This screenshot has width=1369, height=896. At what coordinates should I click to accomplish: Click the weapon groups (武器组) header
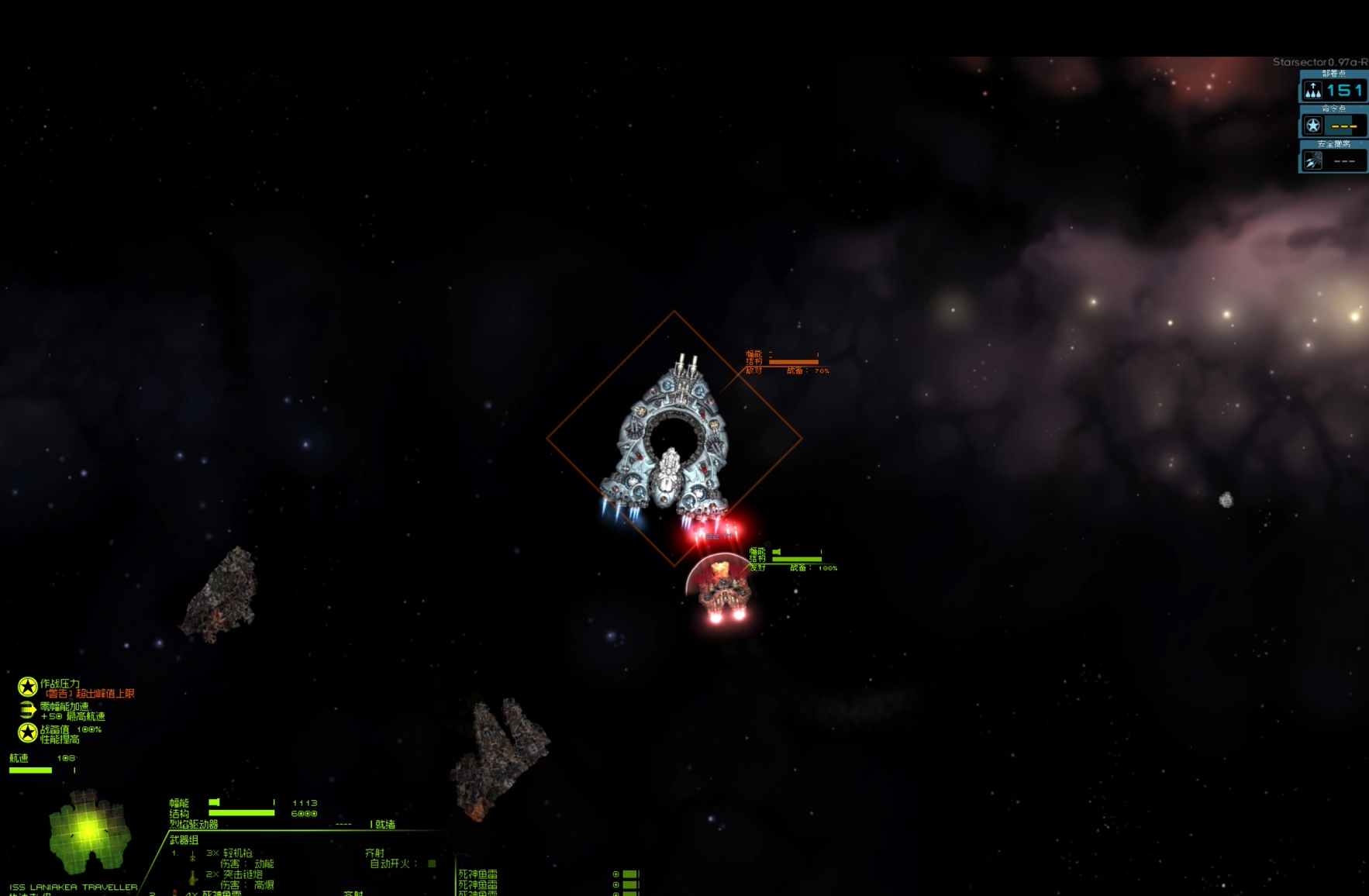click(184, 839)
